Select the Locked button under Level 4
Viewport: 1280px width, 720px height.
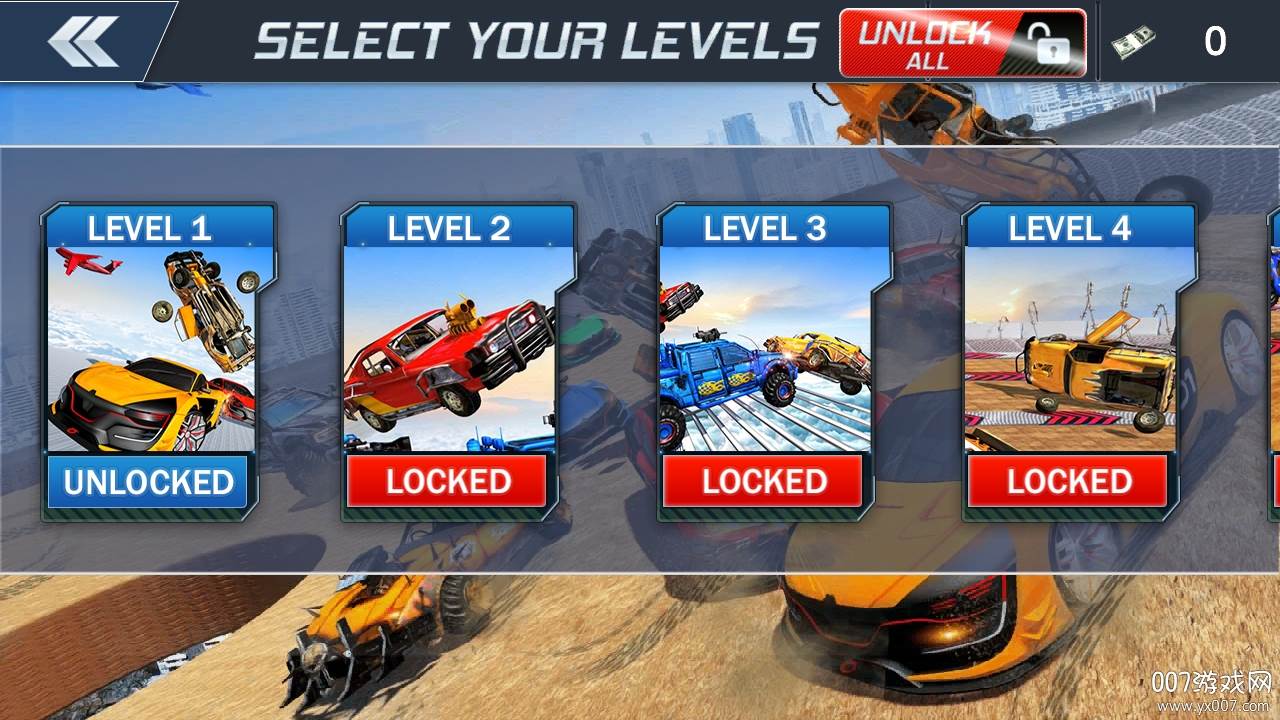1068,482
